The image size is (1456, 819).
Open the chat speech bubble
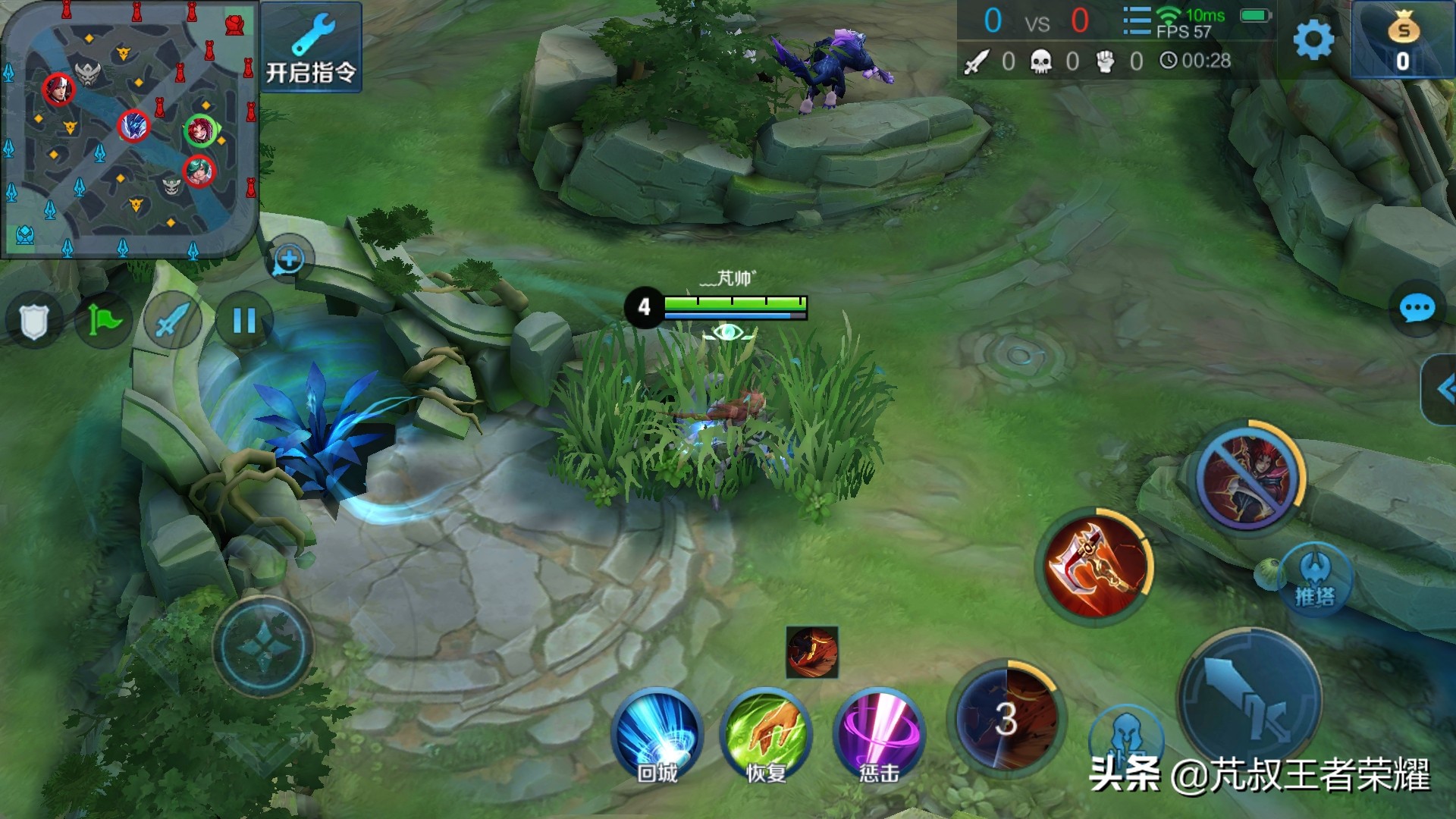(1416, 309)
